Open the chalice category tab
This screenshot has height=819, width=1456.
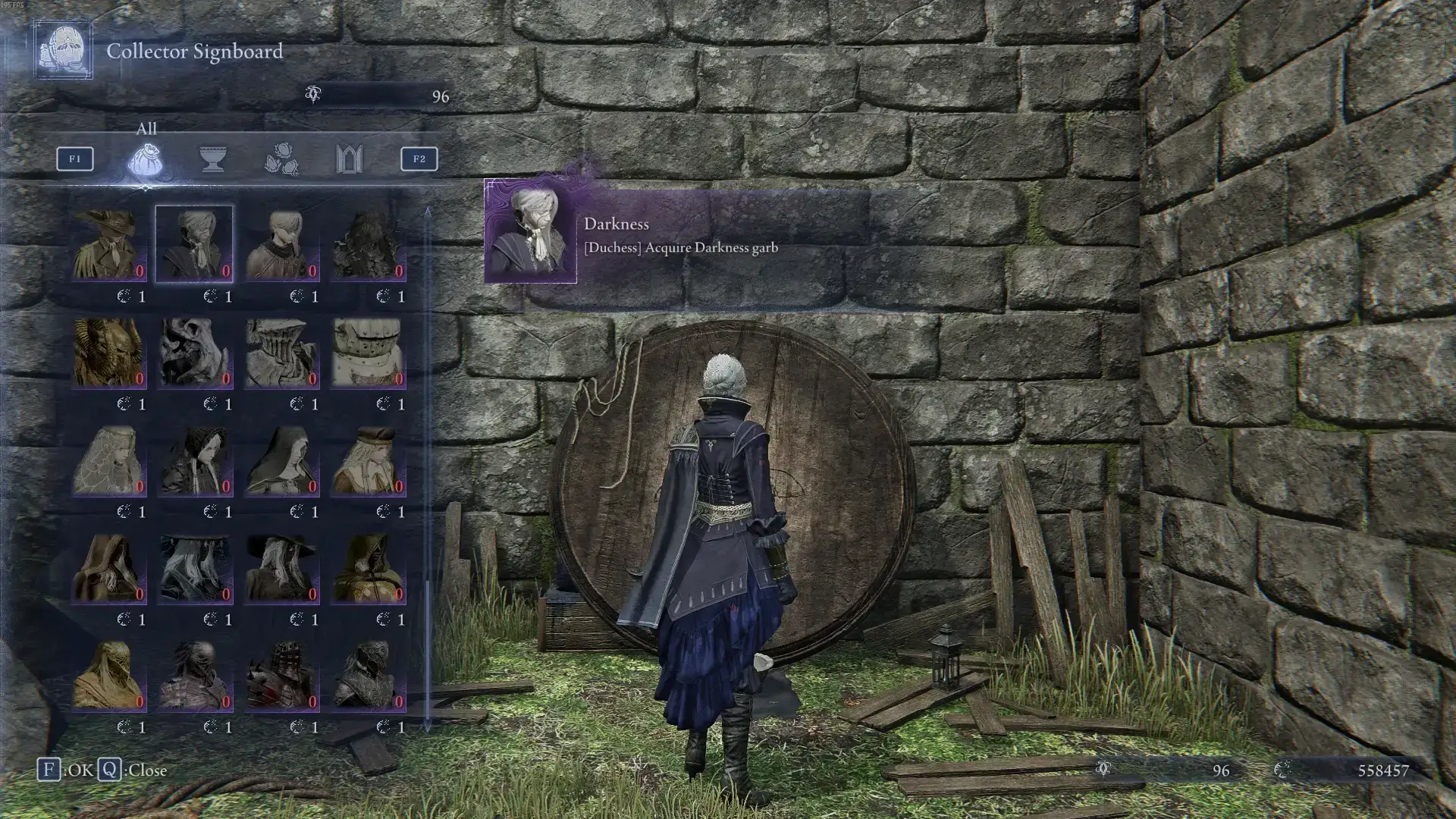click(213, 159)
